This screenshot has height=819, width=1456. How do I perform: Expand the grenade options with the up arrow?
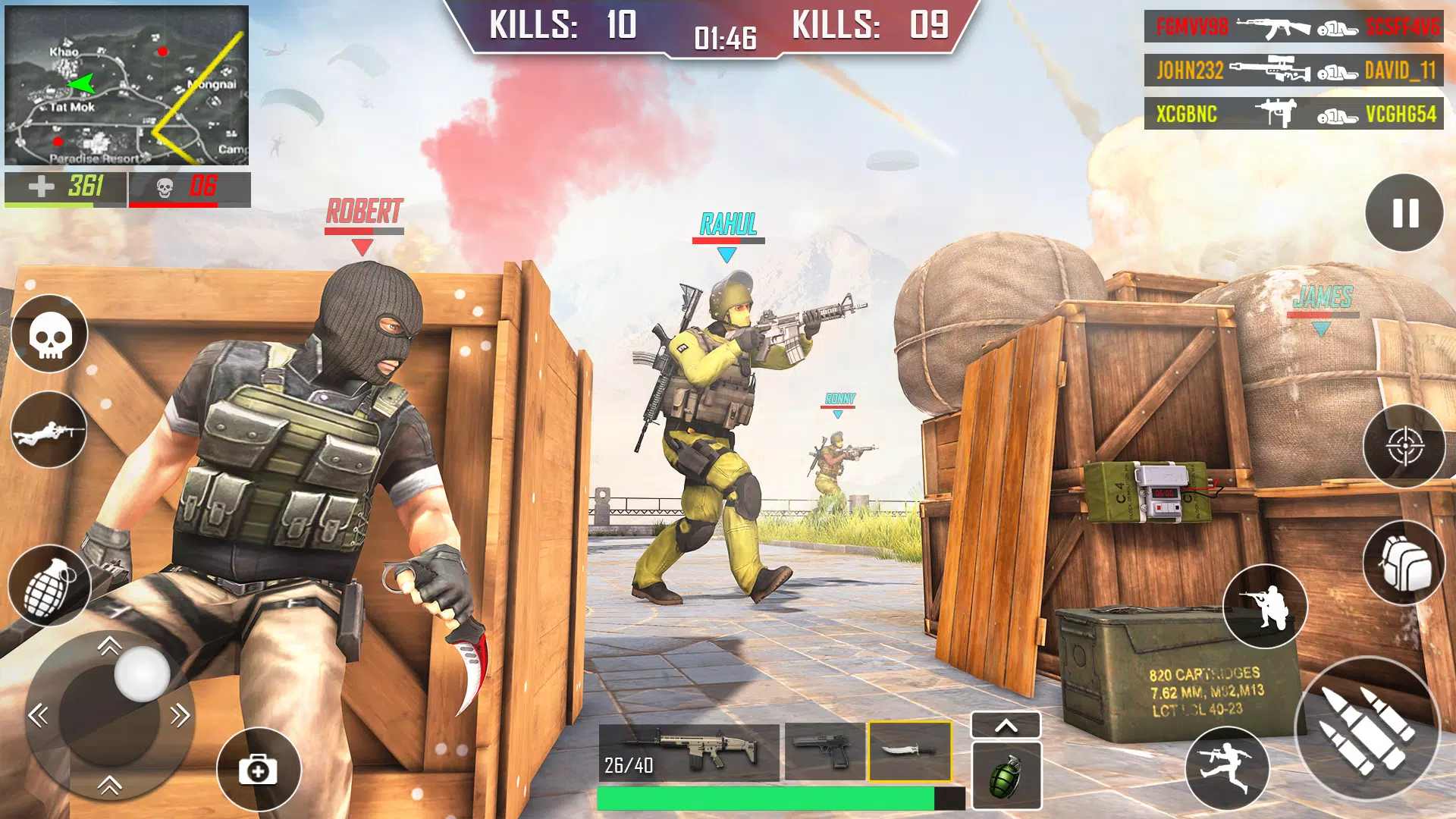coord(1006,726)
